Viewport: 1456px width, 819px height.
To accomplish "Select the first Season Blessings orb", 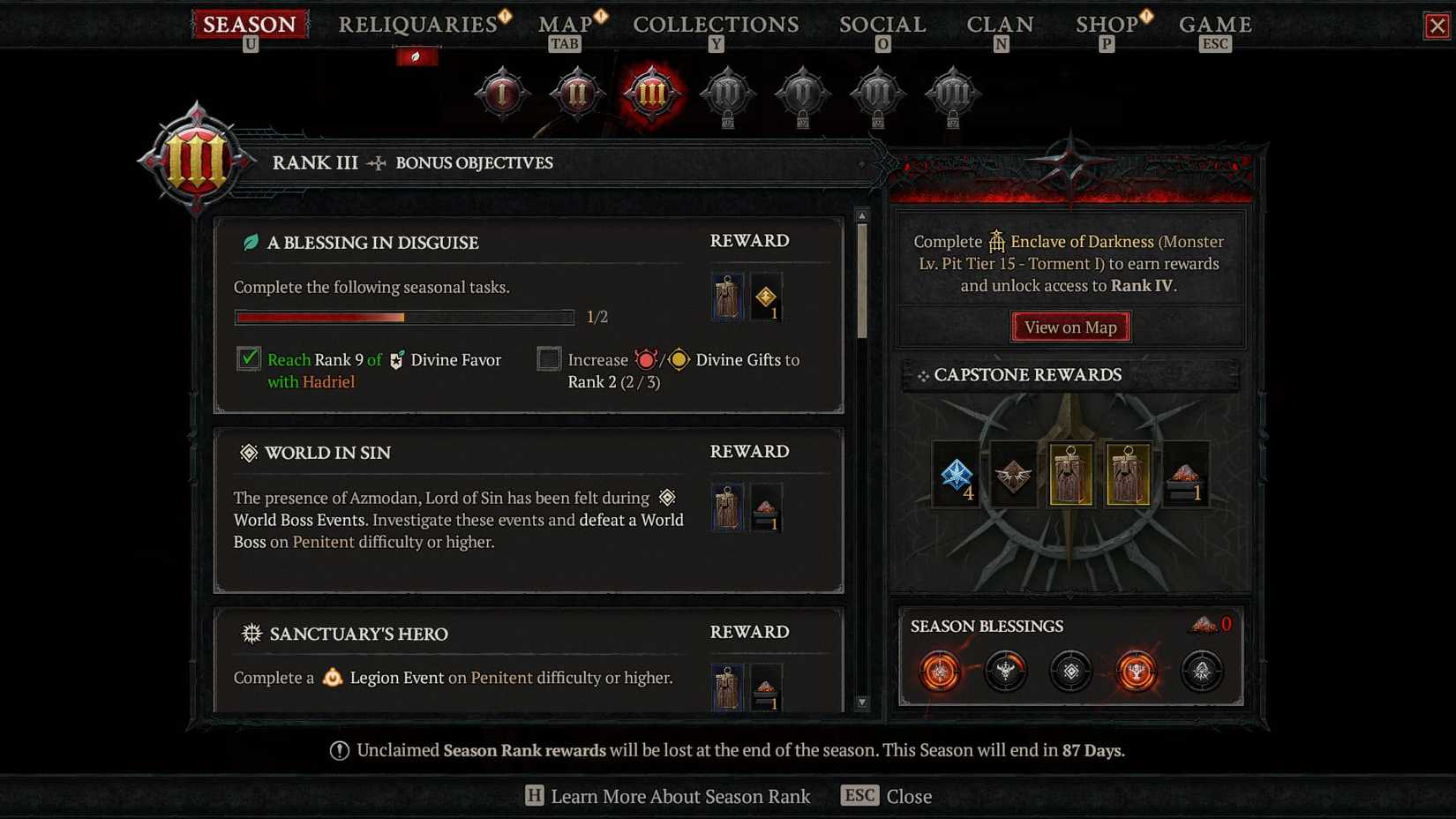I will tap(939, 672).
